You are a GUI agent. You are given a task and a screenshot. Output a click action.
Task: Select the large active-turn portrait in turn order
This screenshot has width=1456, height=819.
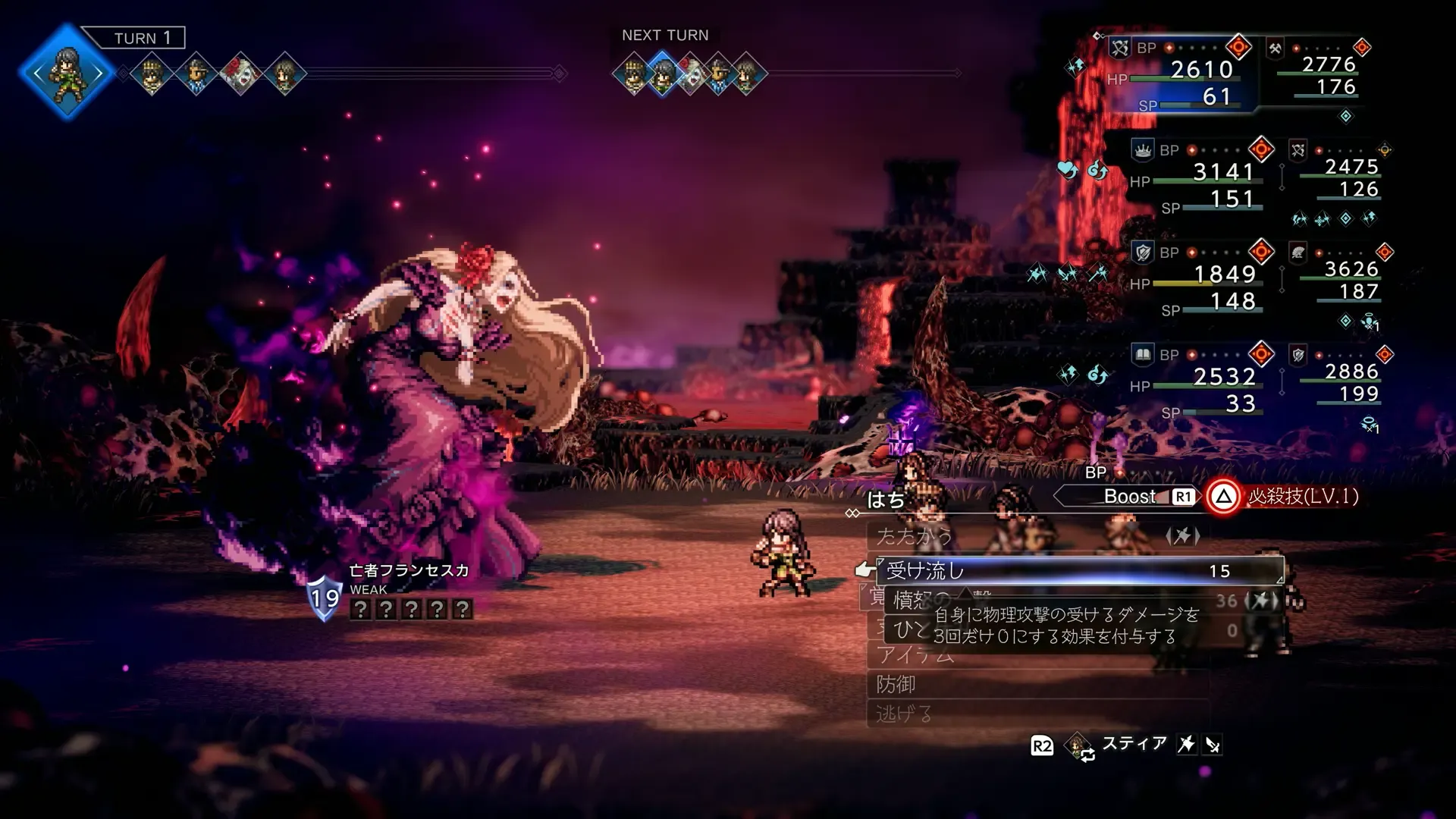click(x=67, y=73)
